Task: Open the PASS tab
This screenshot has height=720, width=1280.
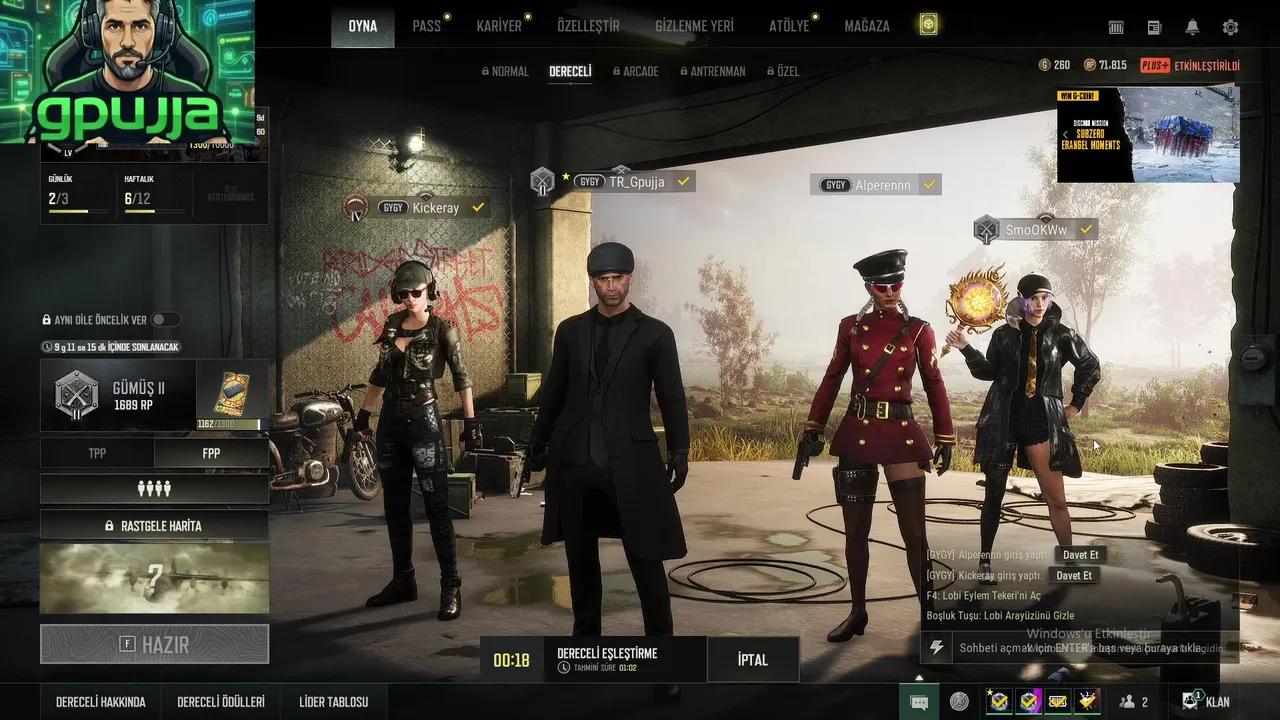Action: (x=427, y=26)
